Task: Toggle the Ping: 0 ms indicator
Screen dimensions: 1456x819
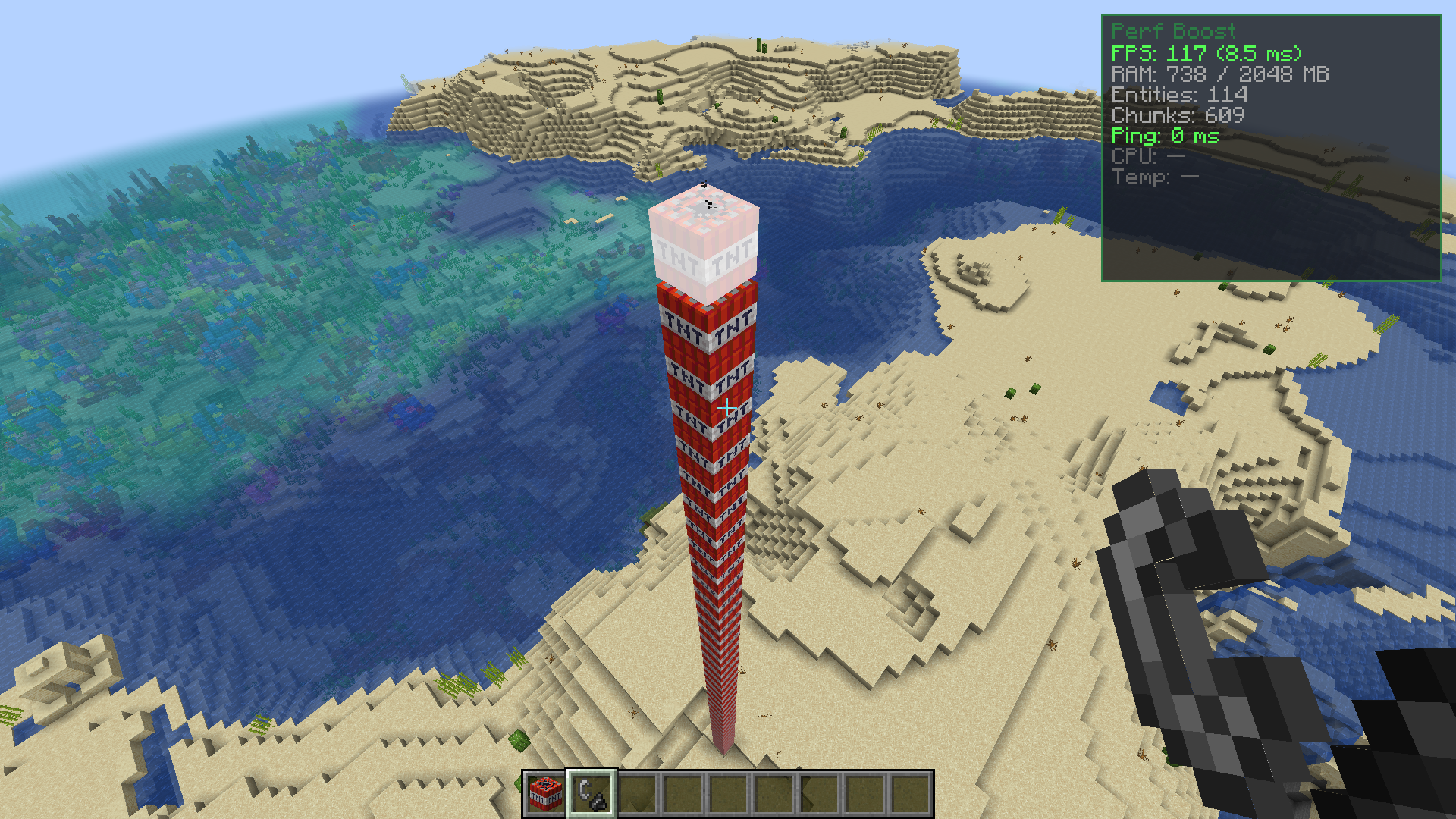Action: [1166, 137]
